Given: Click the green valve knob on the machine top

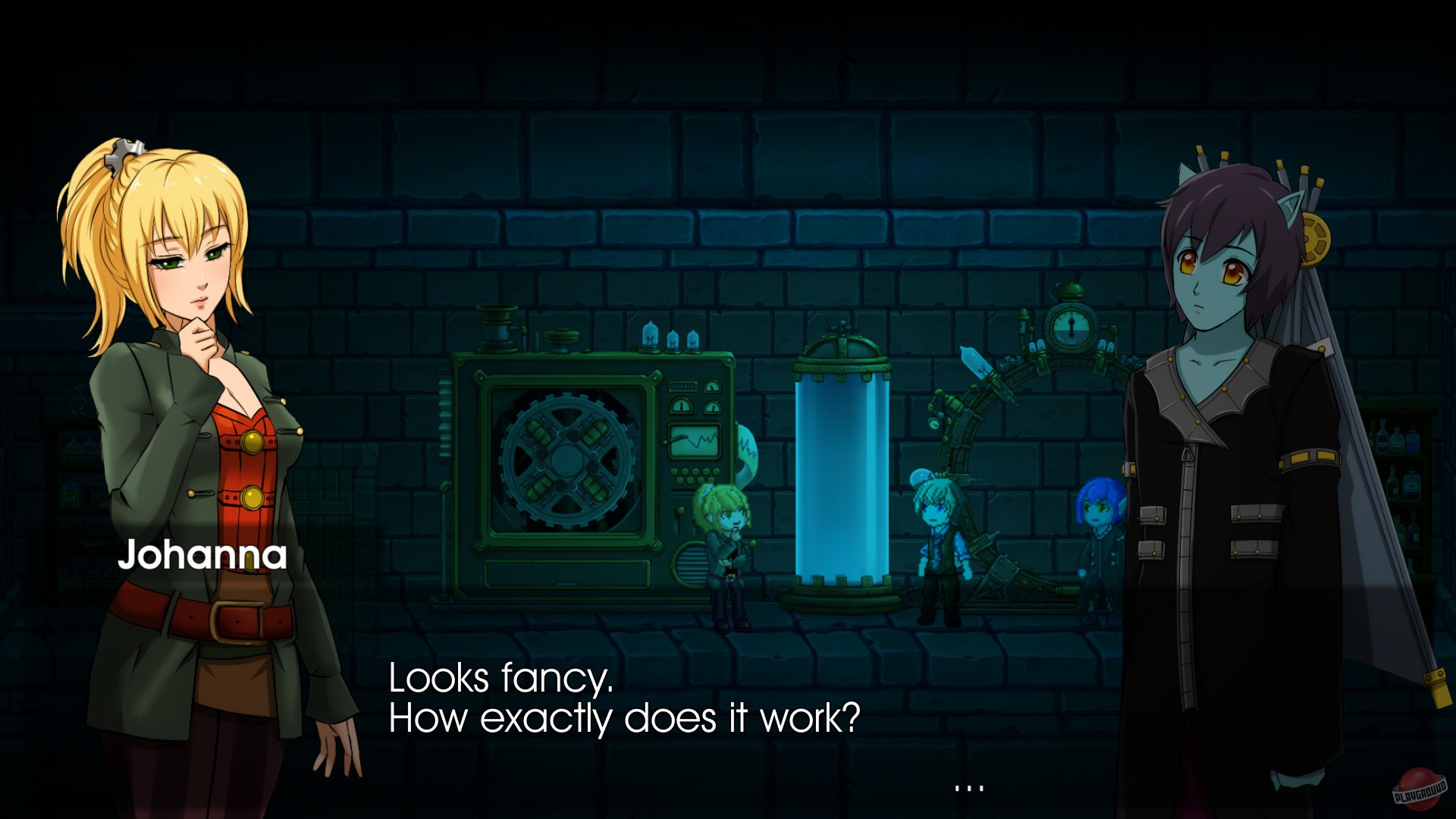Looking at the screenshot, I should coord(563,337).
